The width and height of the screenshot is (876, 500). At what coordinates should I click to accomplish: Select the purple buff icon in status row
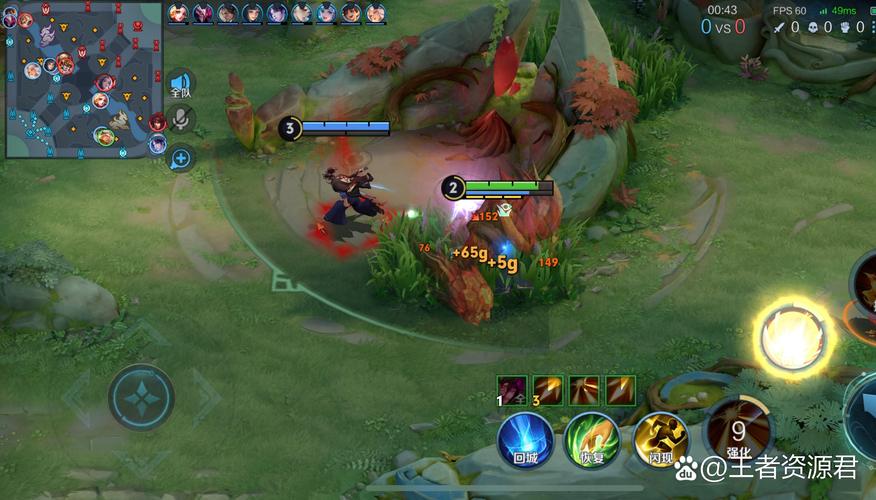point(514,389)
